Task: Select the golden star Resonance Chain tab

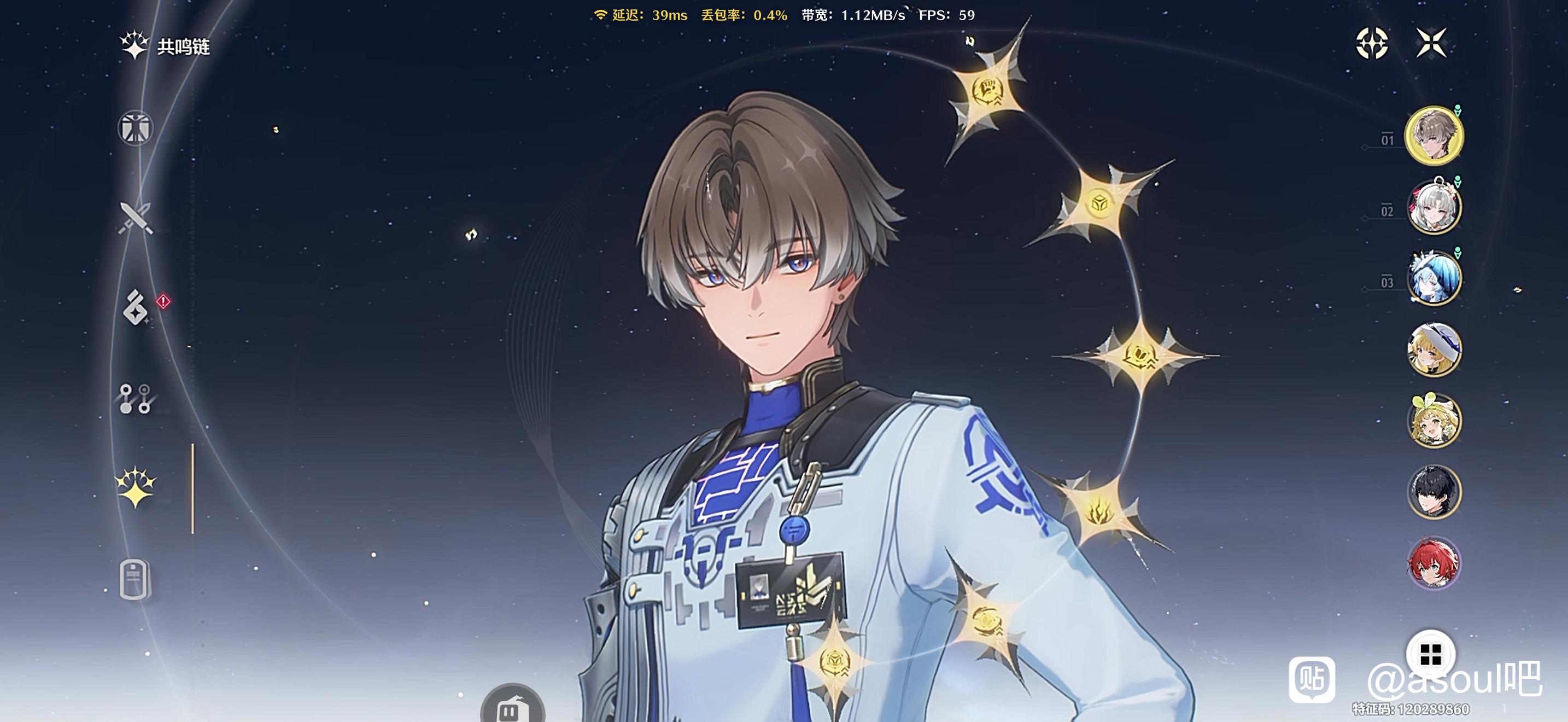Action: (135, 487)
